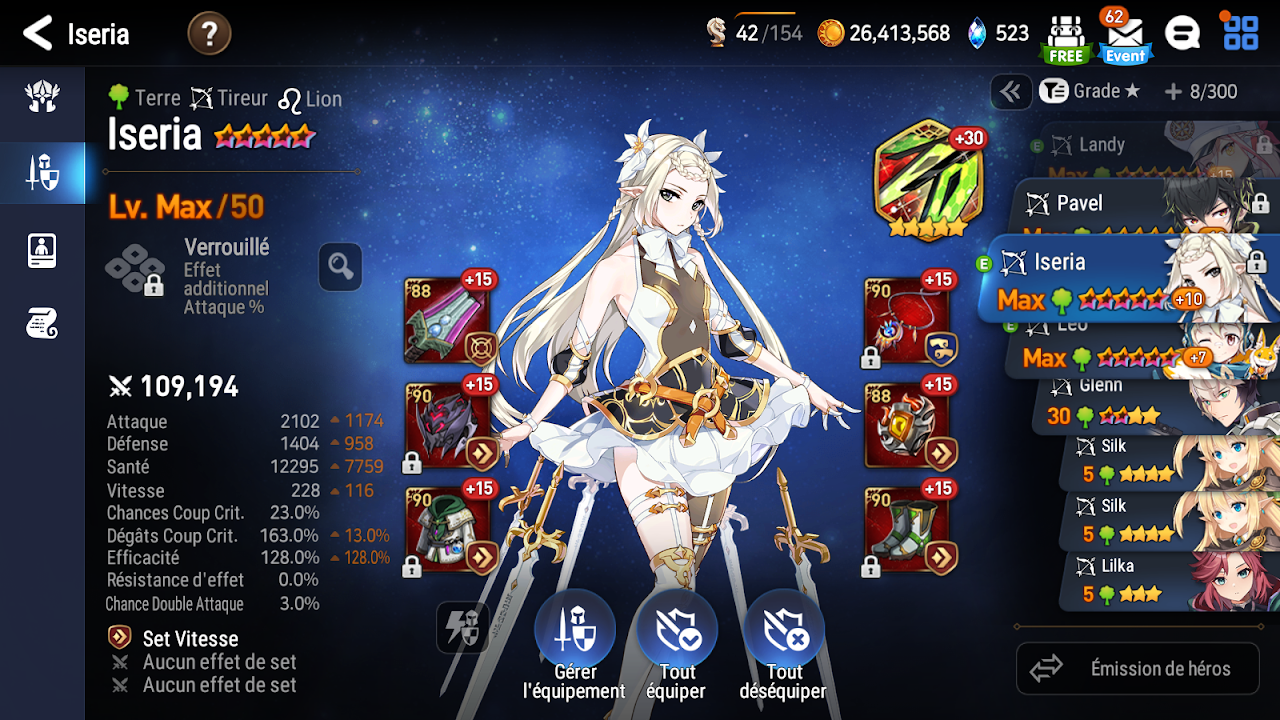Open the blue grid main menu
Image resolution: width=1280 pixels, height=720 pixels.
click(x=1241, y=33)
